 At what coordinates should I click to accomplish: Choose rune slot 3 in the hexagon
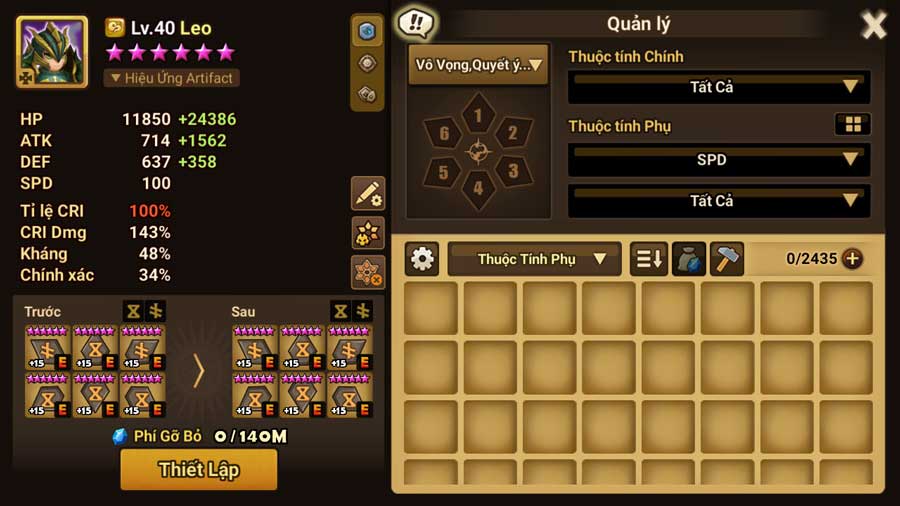[512, 171]
